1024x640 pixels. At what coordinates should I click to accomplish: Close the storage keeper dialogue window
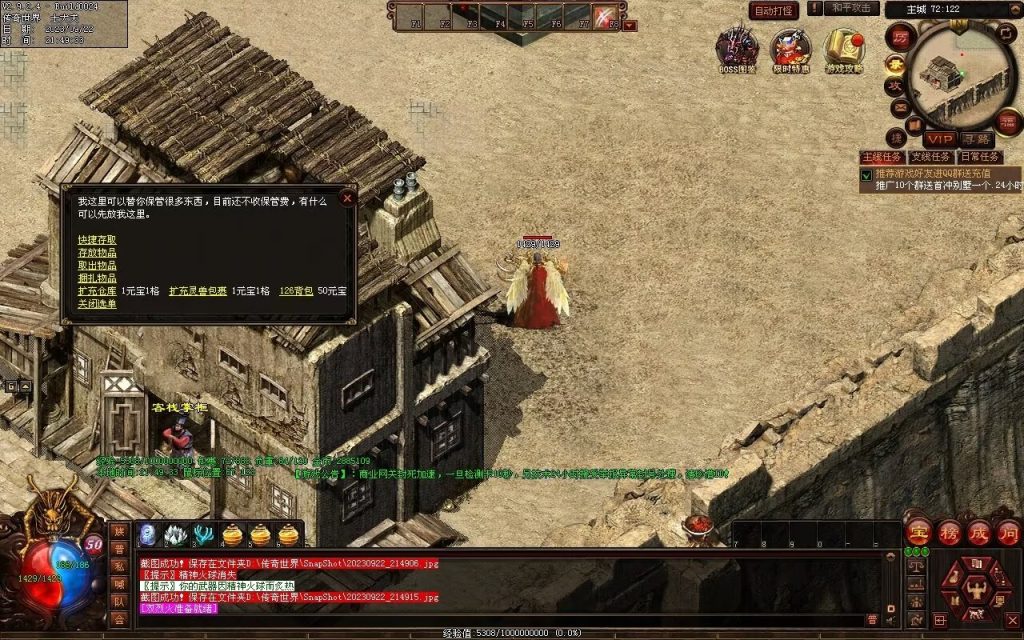[x=347, y=198]
